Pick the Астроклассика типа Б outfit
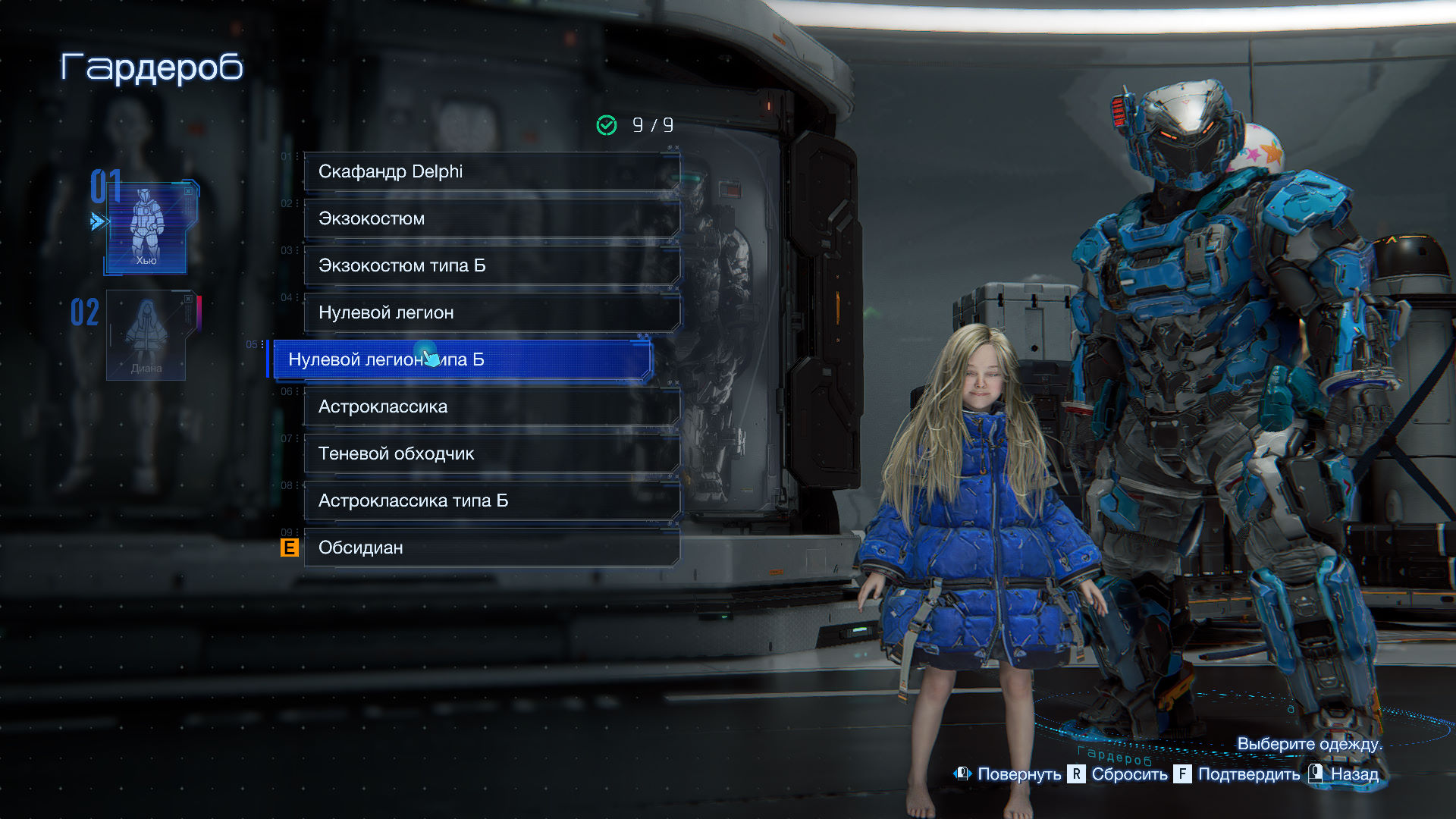This screenshot has width=1456, height=819. click(x=491, y=500)
